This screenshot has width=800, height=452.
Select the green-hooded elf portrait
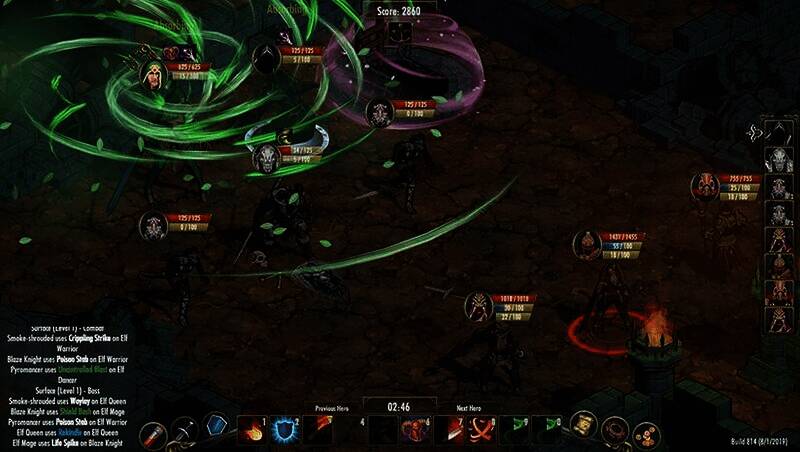(x=152, y=75)
